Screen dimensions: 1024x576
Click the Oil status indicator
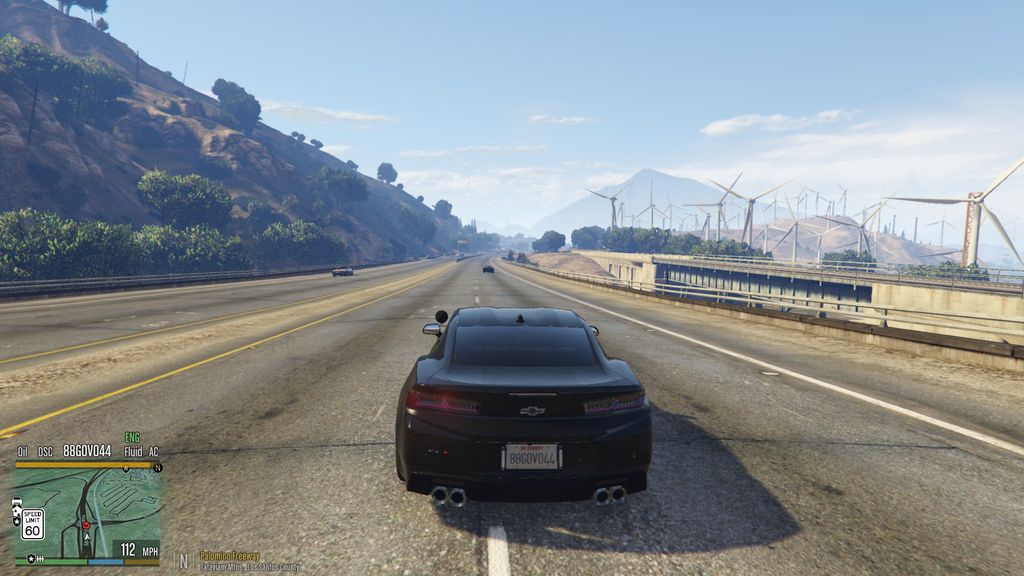22,452
